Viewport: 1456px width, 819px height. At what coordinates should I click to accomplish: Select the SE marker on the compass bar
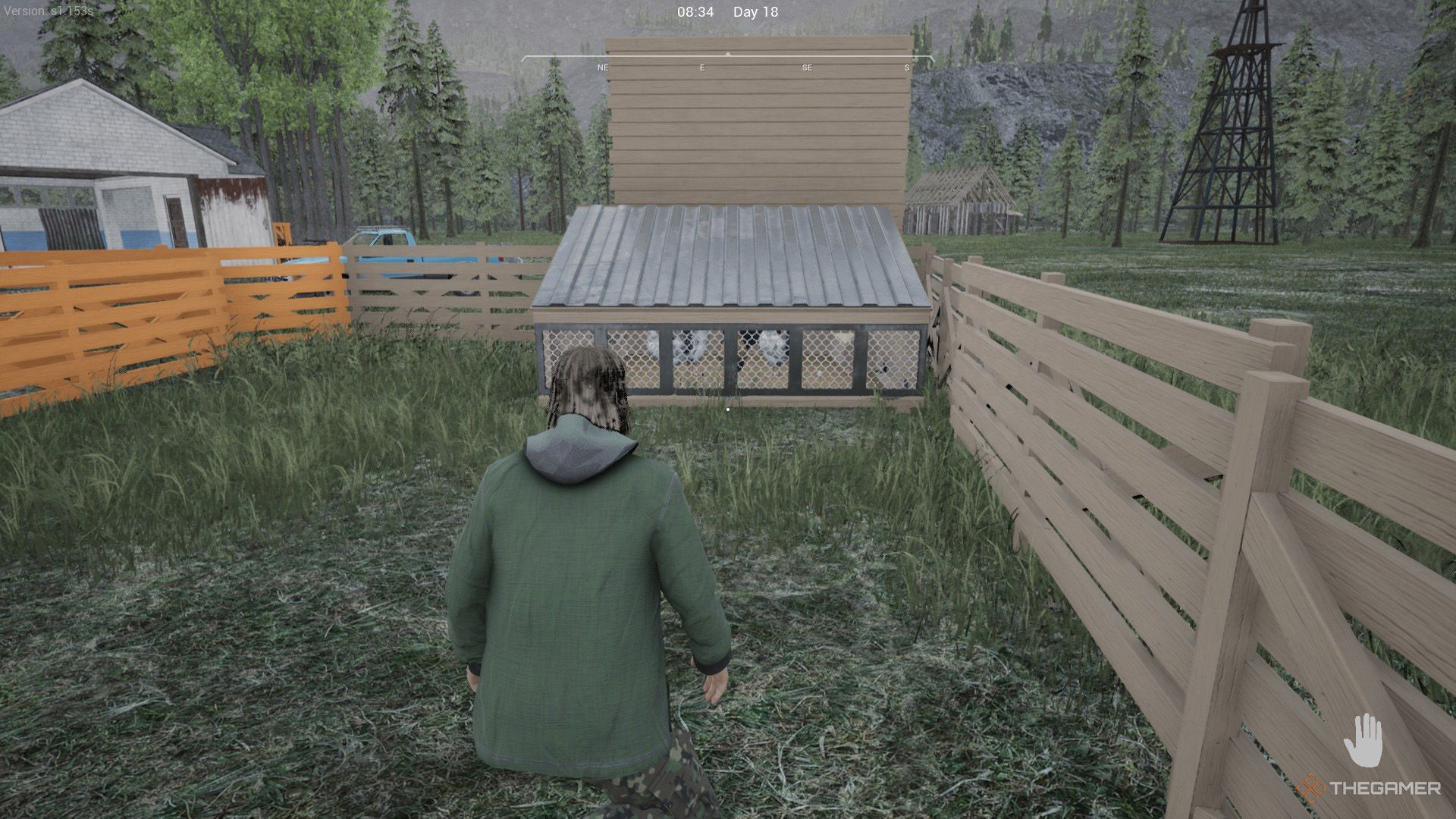pos(806,67)
